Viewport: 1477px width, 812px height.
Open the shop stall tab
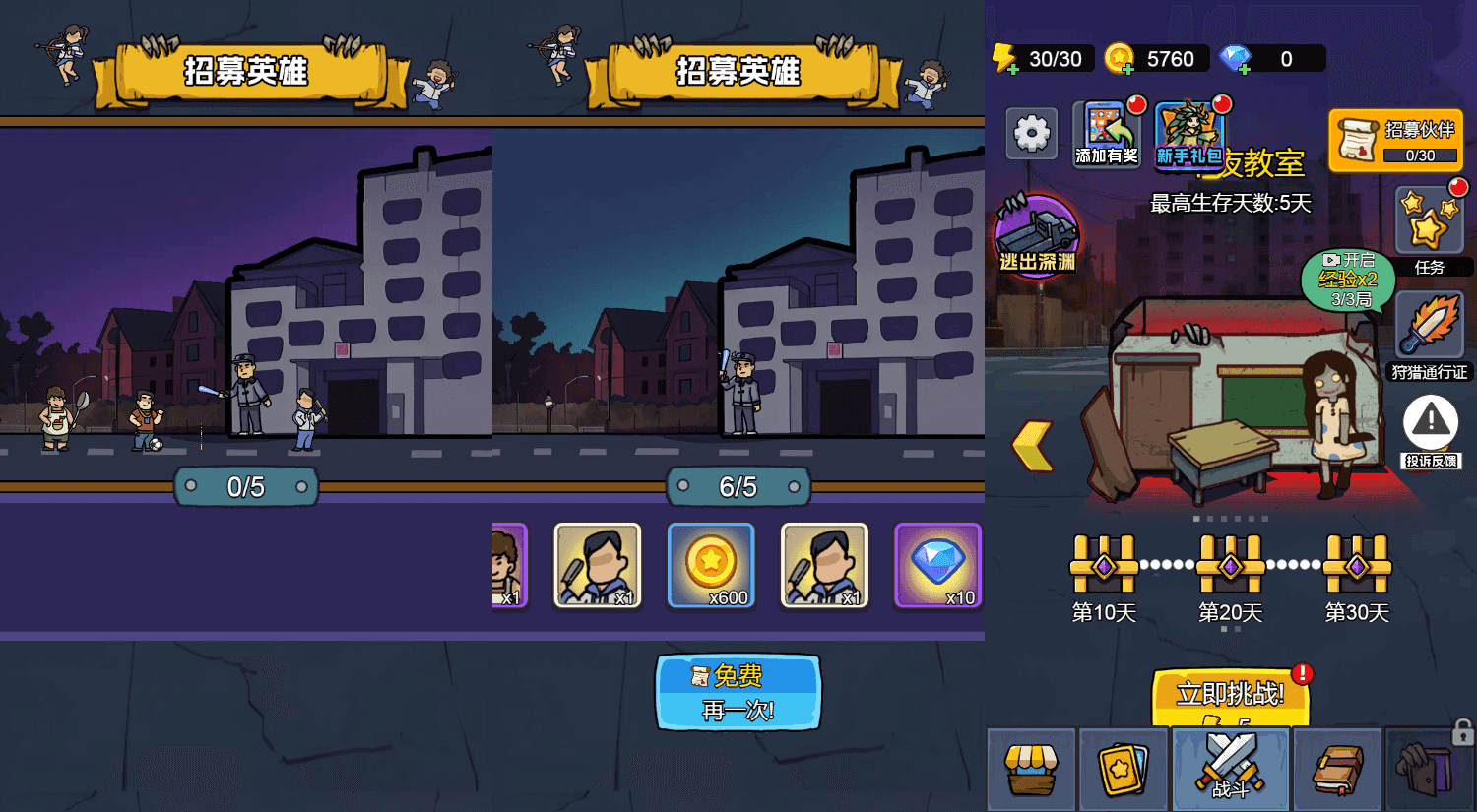(x=1031, y=769)
